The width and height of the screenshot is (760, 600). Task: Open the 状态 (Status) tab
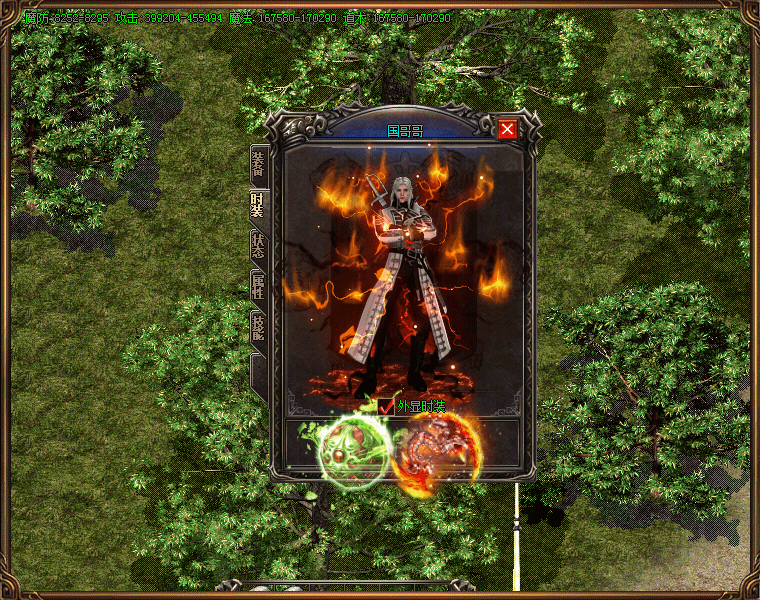pos(258,247)
